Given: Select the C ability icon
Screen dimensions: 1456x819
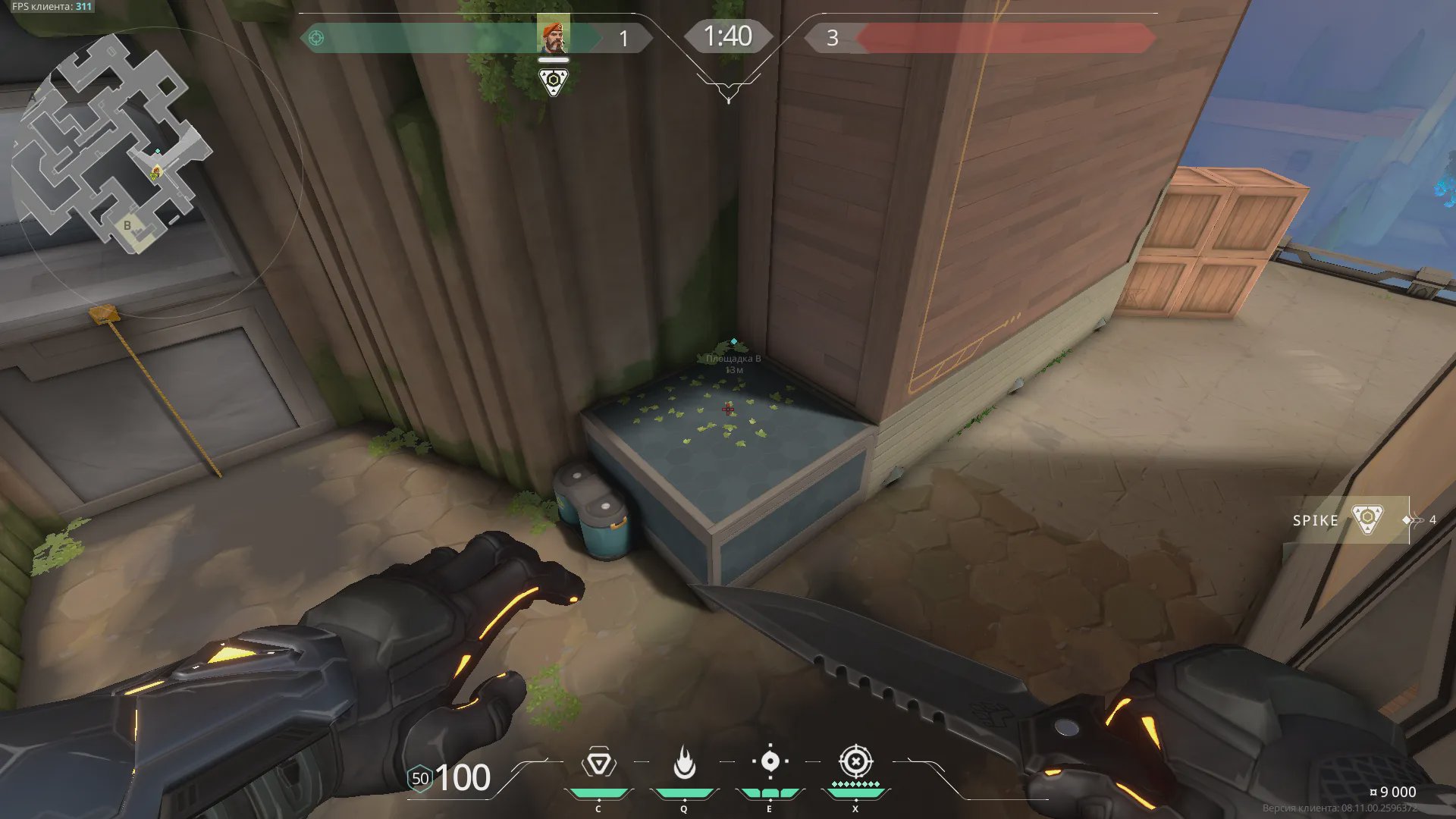Looking at the screenshot, I should click(598, 763).
